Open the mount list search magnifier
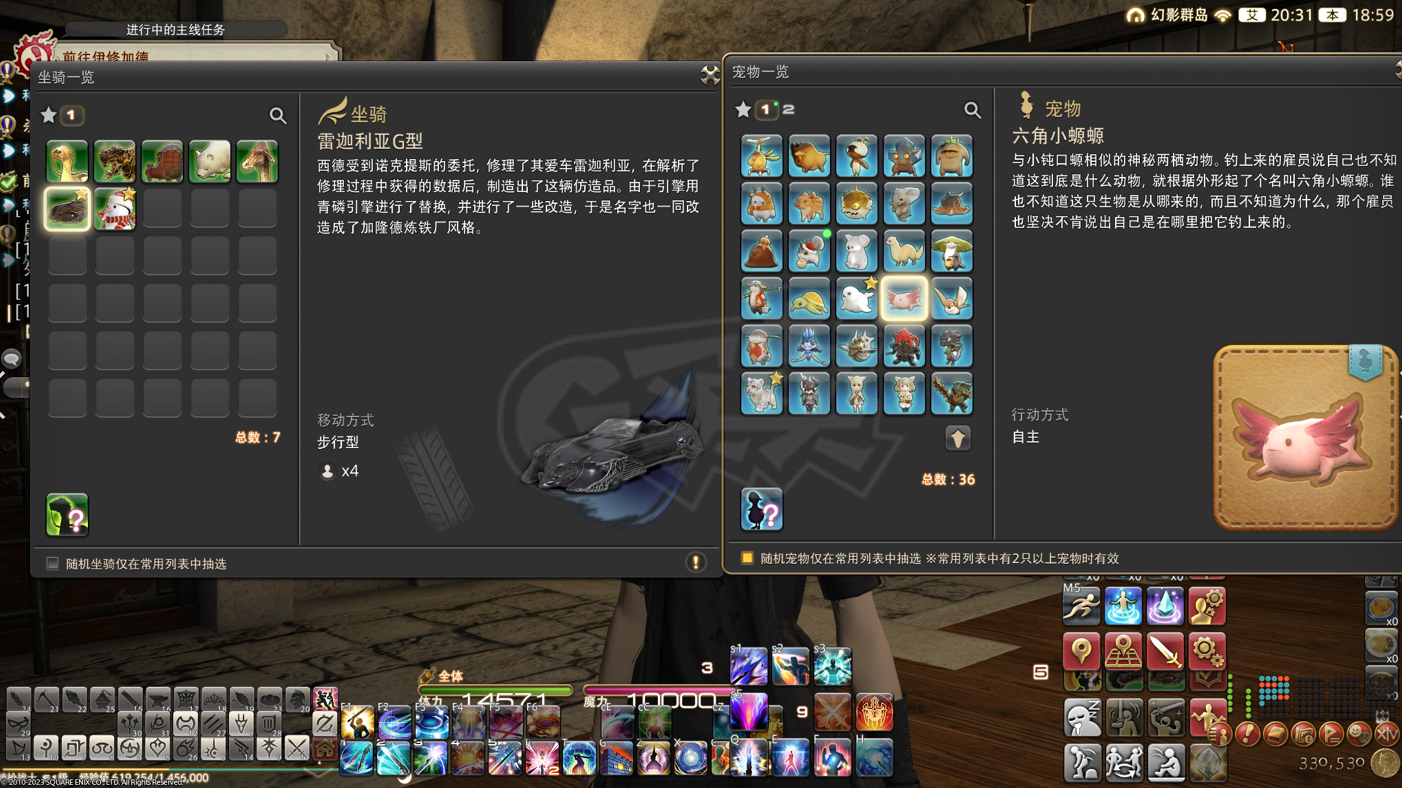Screen dimensions: 1402x788 [279, 115]
